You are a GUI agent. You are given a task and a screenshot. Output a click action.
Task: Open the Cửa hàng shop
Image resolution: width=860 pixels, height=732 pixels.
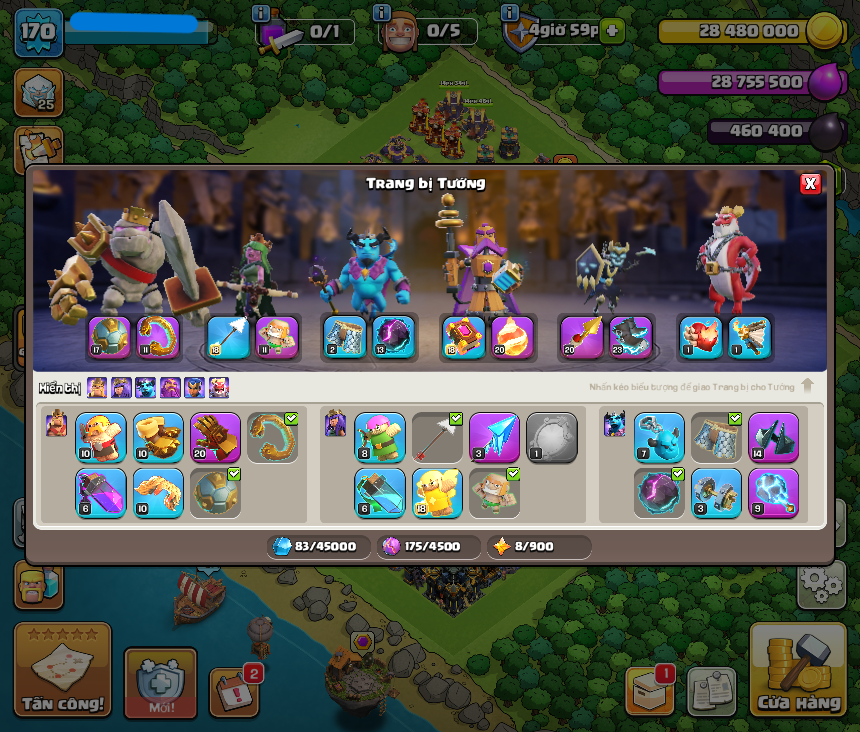[x=798, y=670]
